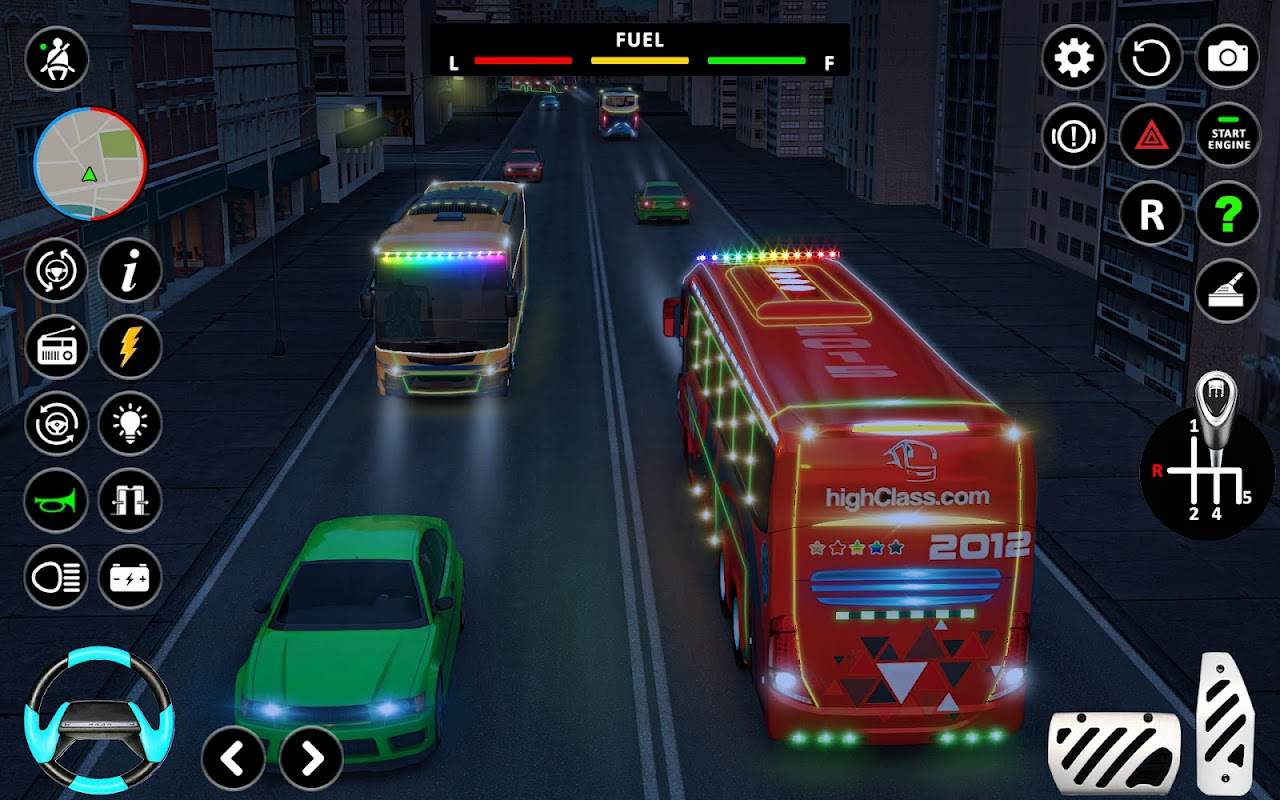The height and width of the screenshot is (800, 1280).
Task: Click the Start Engine button
Action: point(1228,135)
